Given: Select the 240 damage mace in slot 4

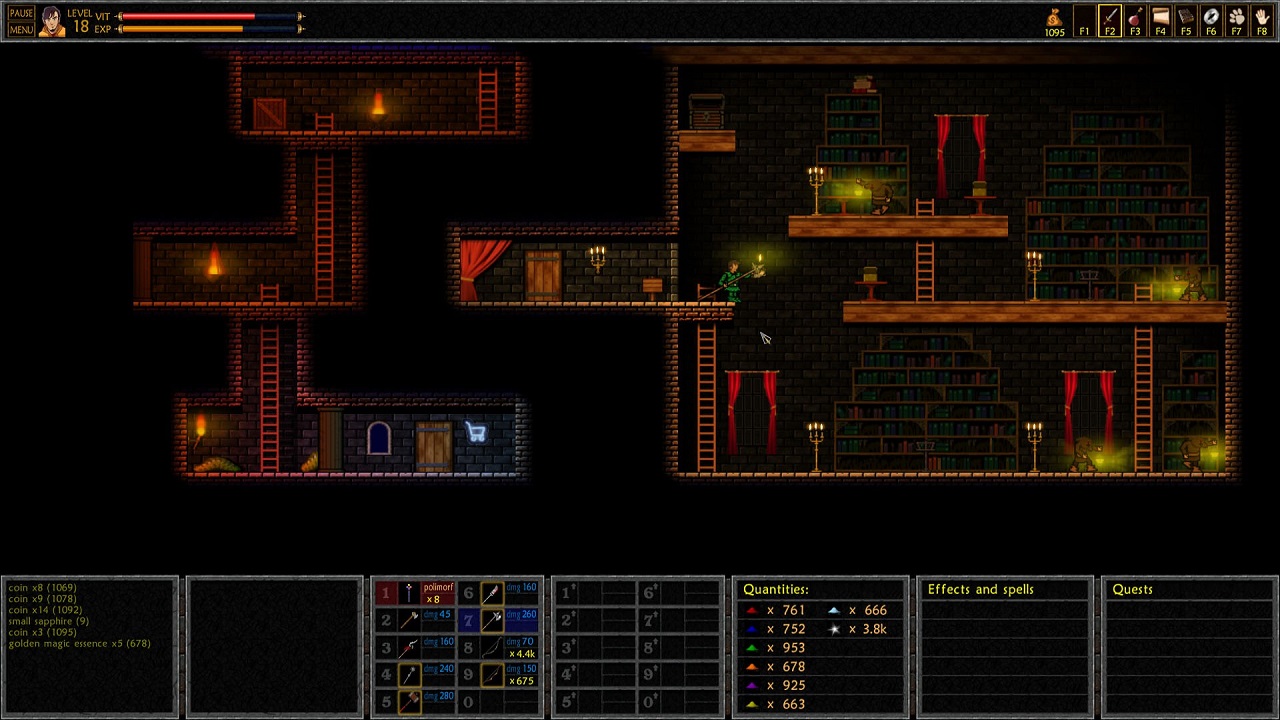Looking at the screenshot, I should pos(410,675).
